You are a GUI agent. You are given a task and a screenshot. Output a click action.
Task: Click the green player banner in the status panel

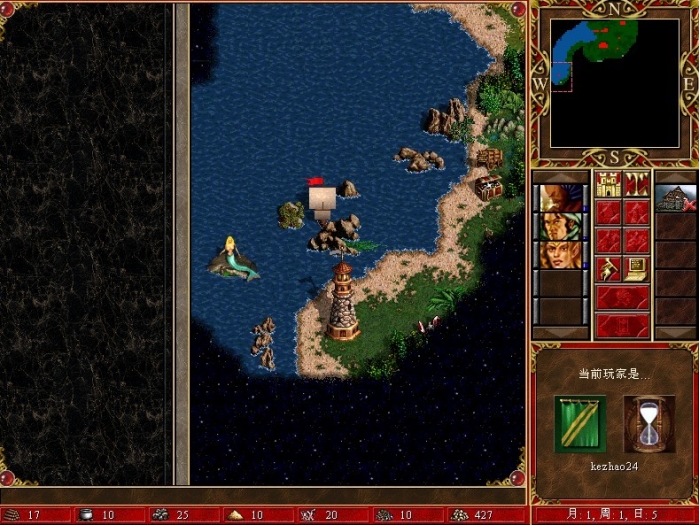(580, 423)
